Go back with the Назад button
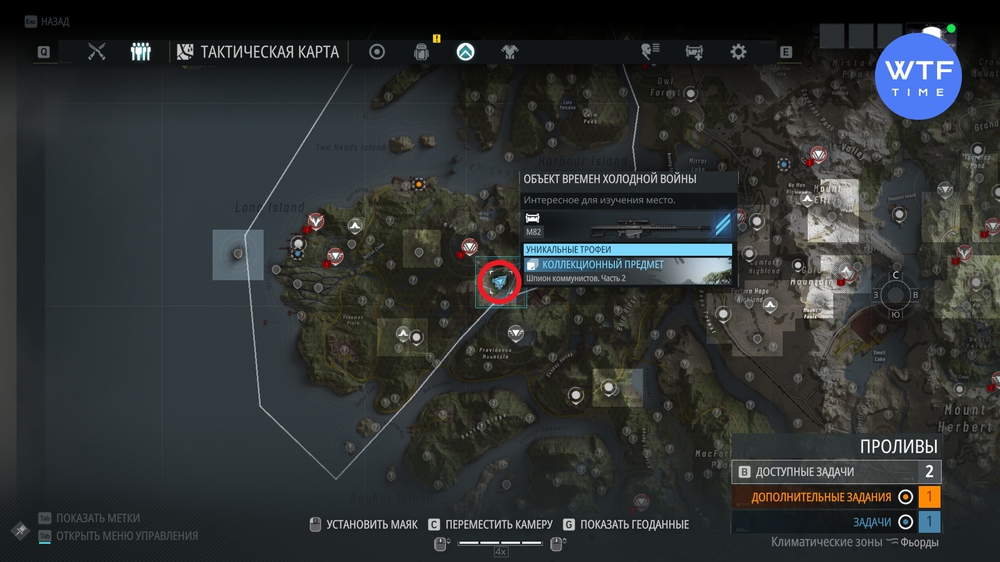 [x=54, y=21]
